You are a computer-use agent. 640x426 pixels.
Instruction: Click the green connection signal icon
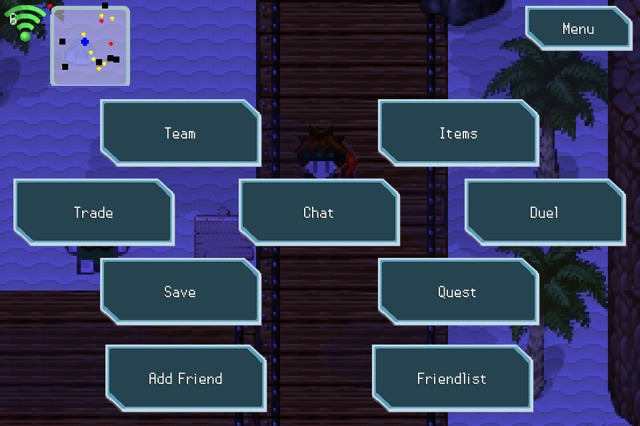click(x=25, y=22)
